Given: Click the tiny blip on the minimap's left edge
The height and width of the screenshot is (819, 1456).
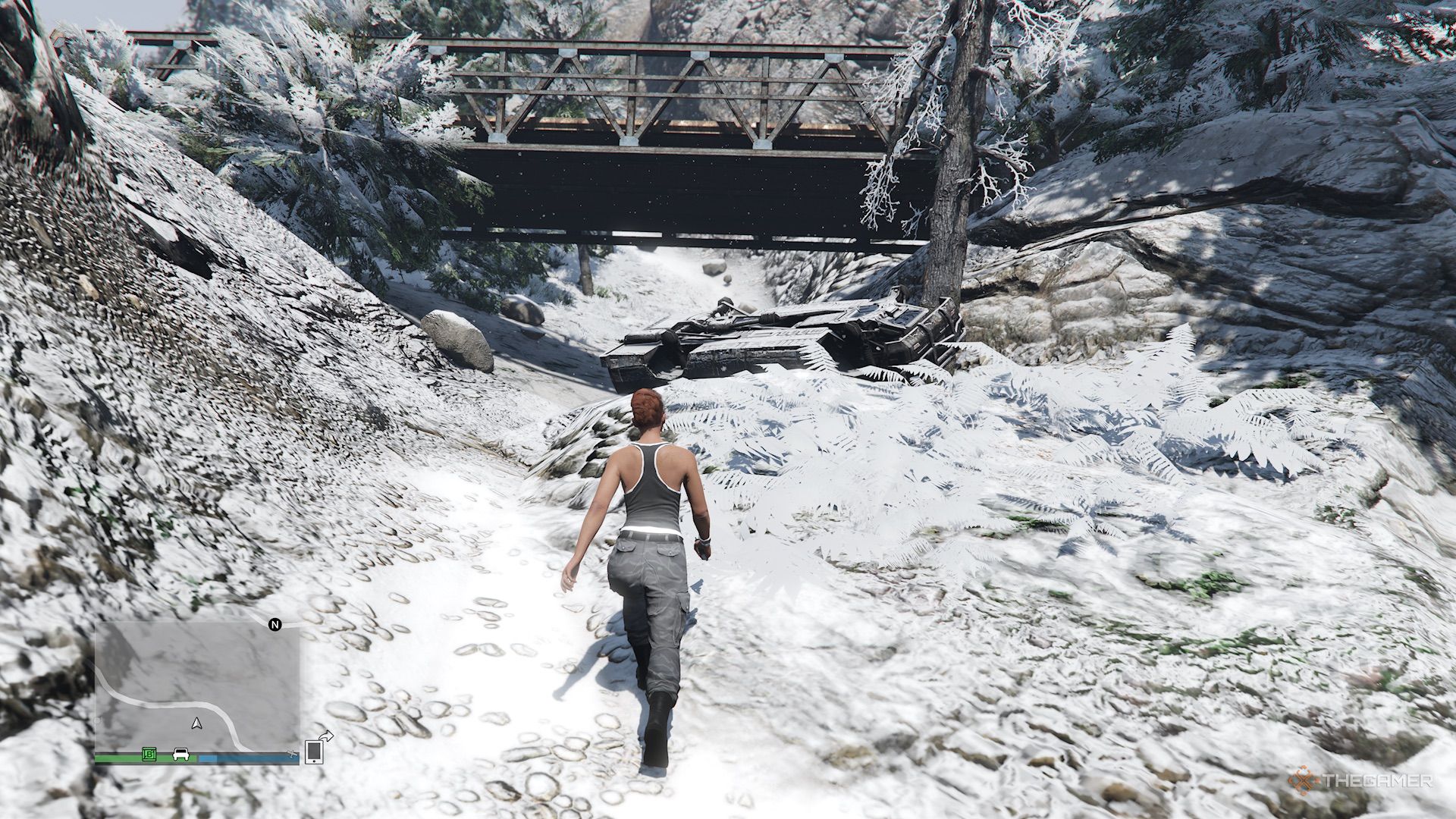Looking at the screenshot, I should click(99, 721).
